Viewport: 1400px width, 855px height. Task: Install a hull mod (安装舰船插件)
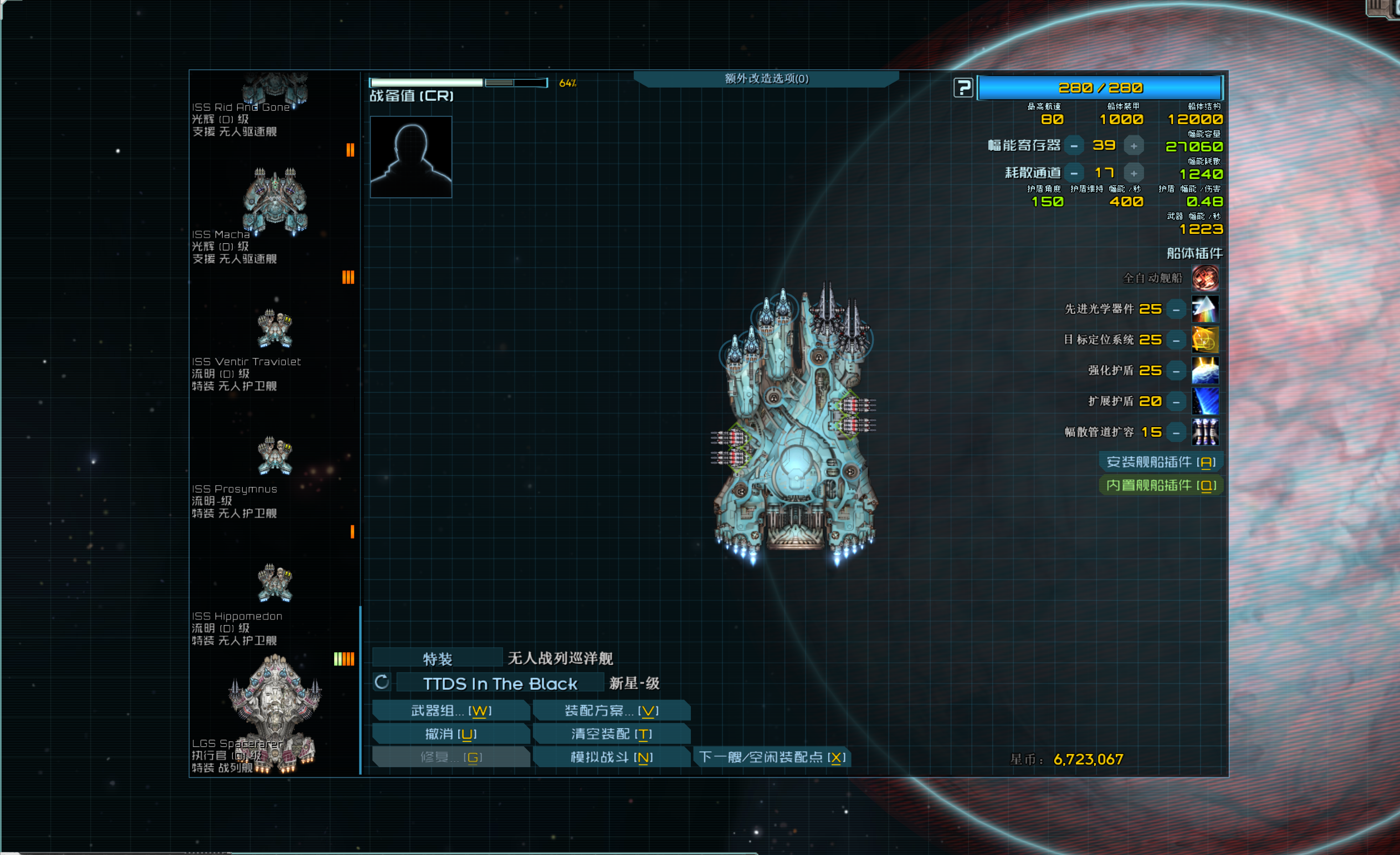click(1160, 462)
